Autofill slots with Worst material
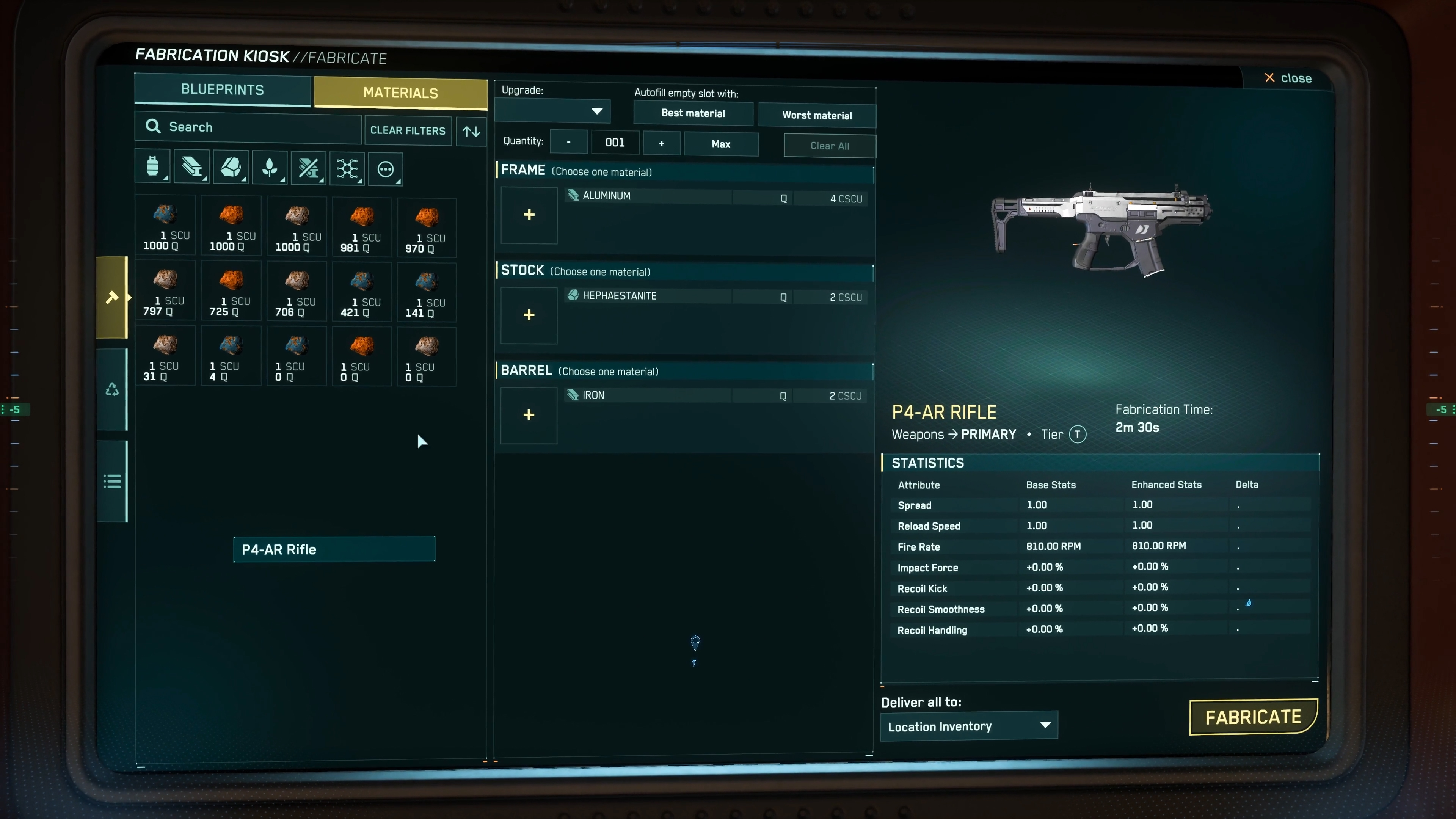 [816, 115]
